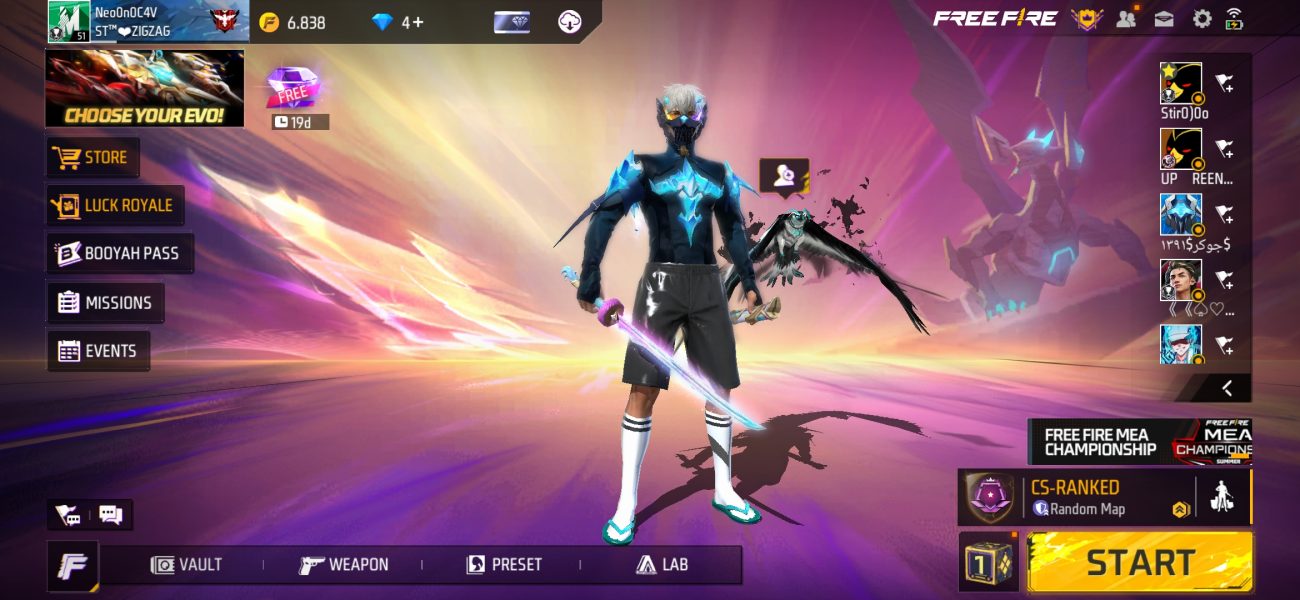Open the Free Fire MEA Championship banner
This screenshot has width=1300, height=600.
[1139, 441]
